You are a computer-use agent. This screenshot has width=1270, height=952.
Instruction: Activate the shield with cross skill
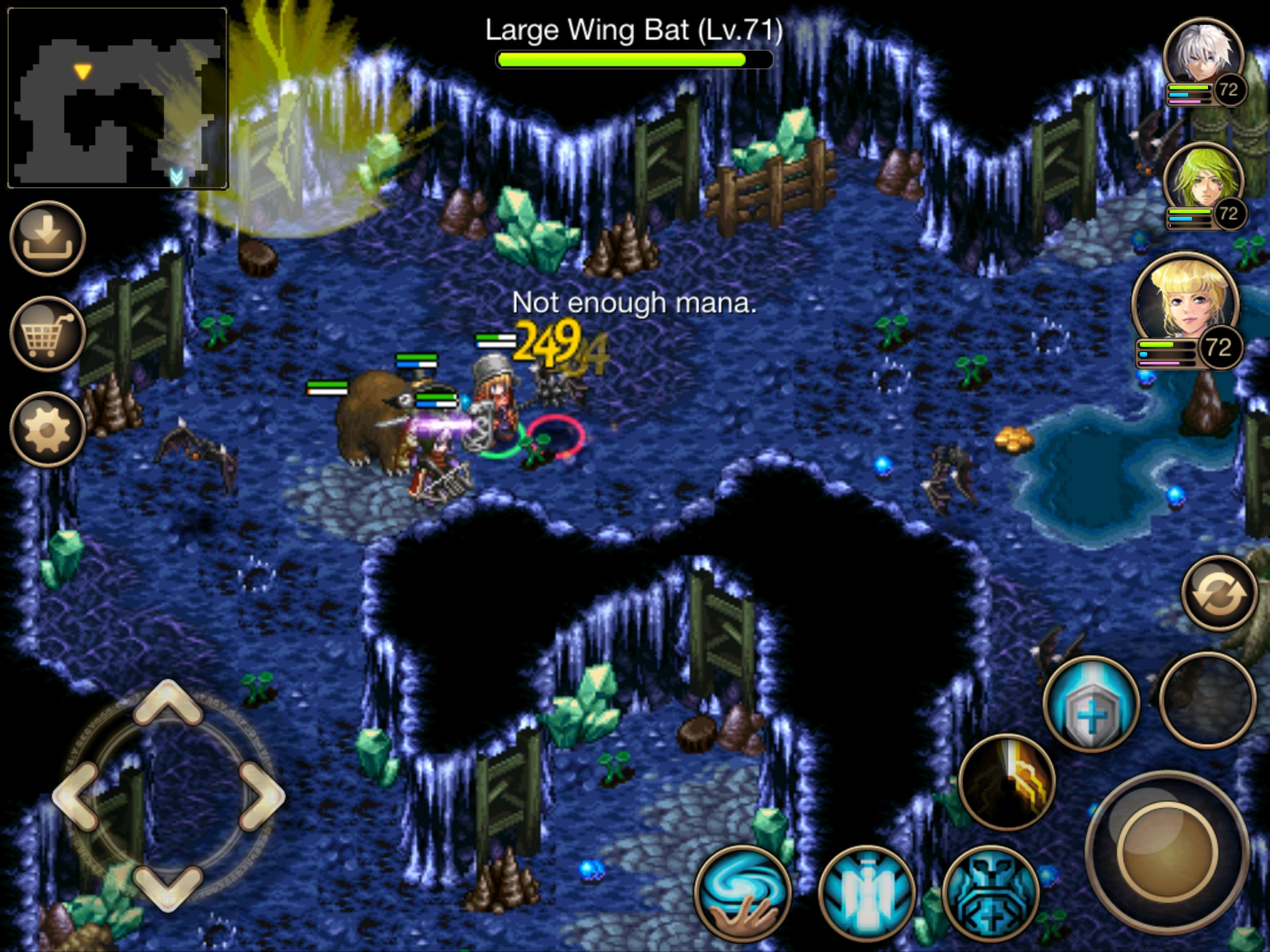coord(1091,704)
